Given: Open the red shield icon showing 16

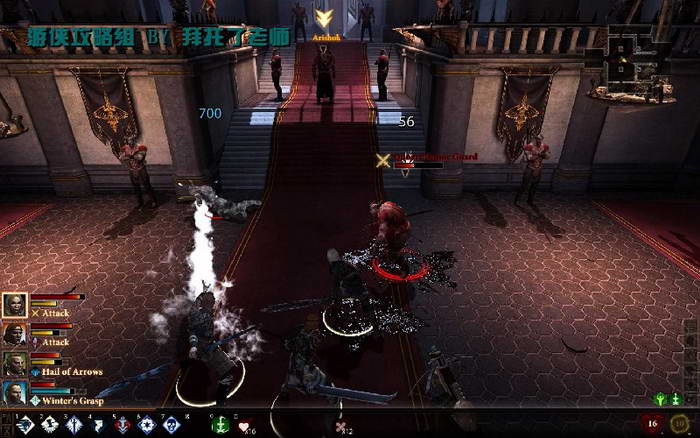Looking at the screenshot, I should tap(654, 424).
